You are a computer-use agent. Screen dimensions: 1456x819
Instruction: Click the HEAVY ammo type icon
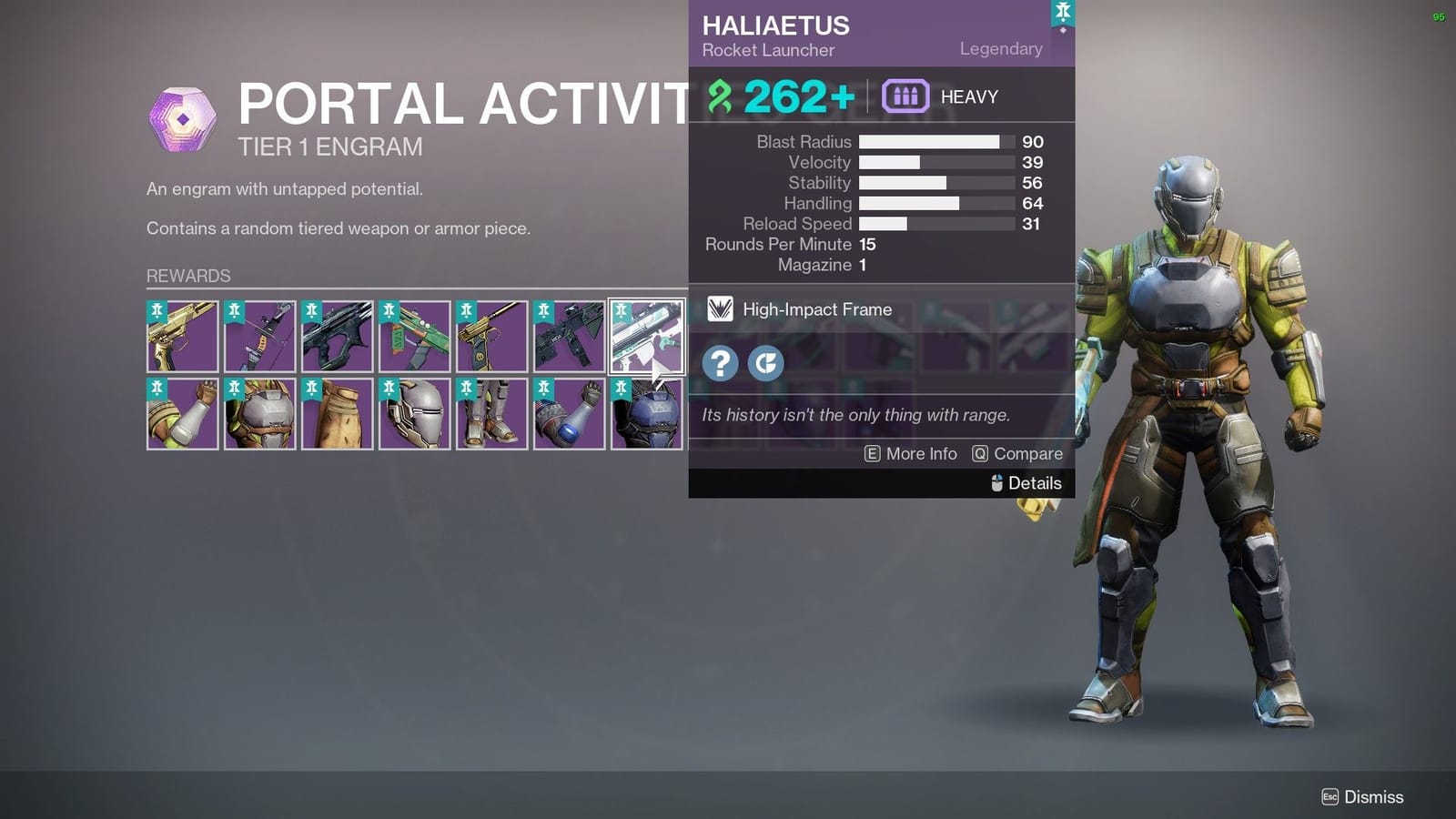pyautogui.click(x=906, y=96)
